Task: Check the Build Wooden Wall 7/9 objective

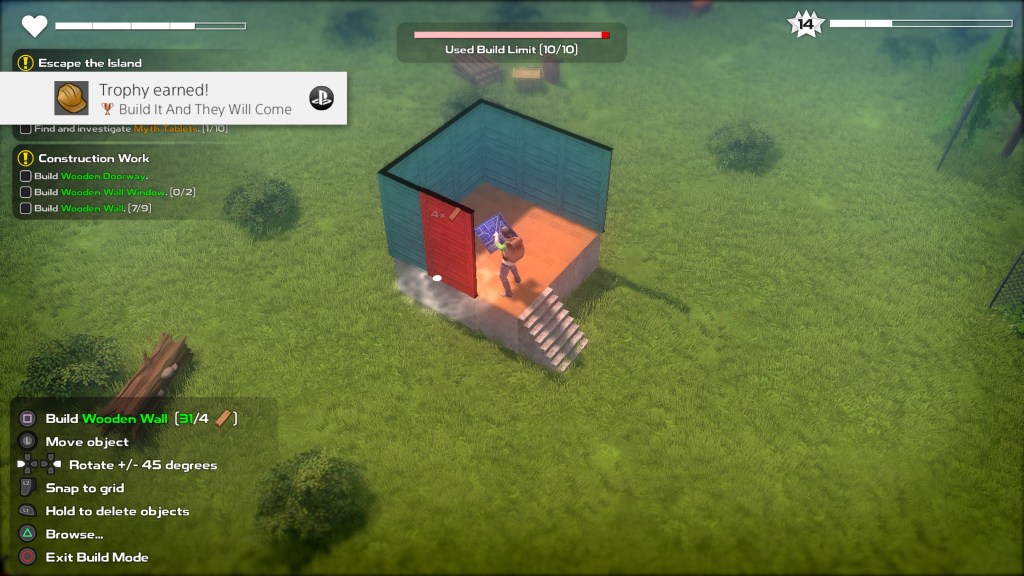Action: coord(26,208)
